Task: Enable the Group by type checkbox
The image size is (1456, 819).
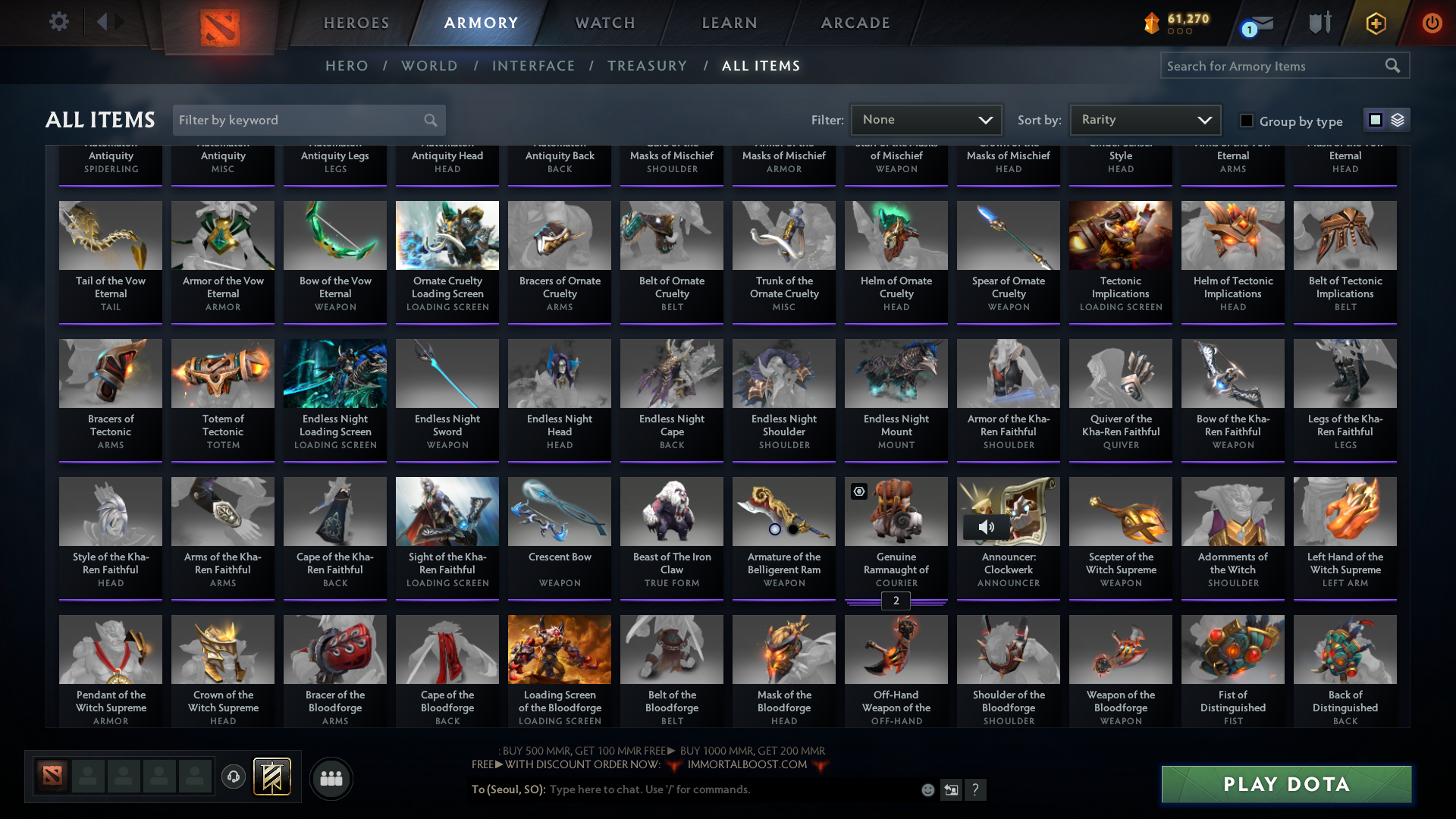Action: [1246, 120]
